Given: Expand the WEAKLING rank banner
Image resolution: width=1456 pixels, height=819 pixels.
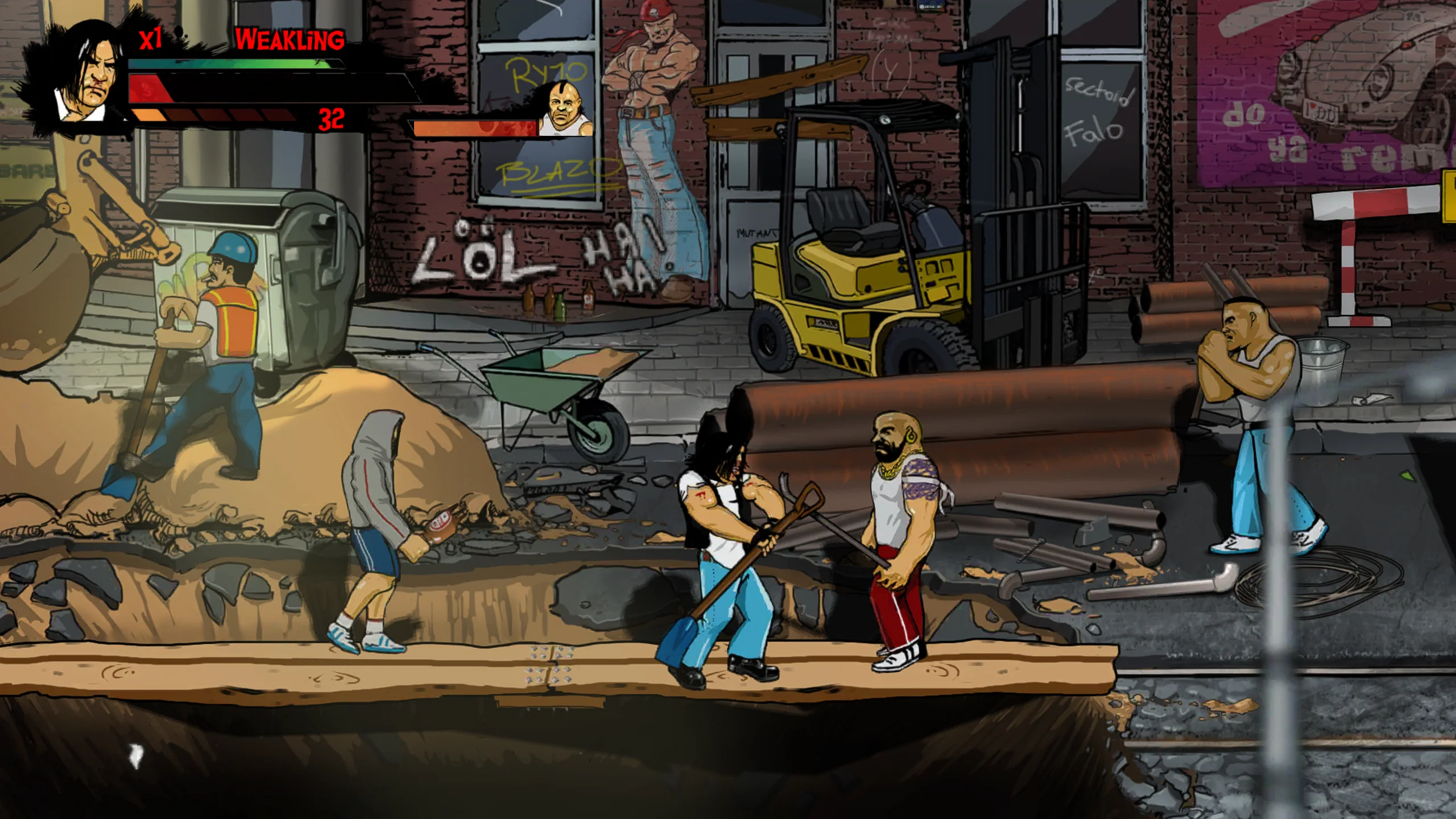Looking at the screenshot, I should coord(289,39).
